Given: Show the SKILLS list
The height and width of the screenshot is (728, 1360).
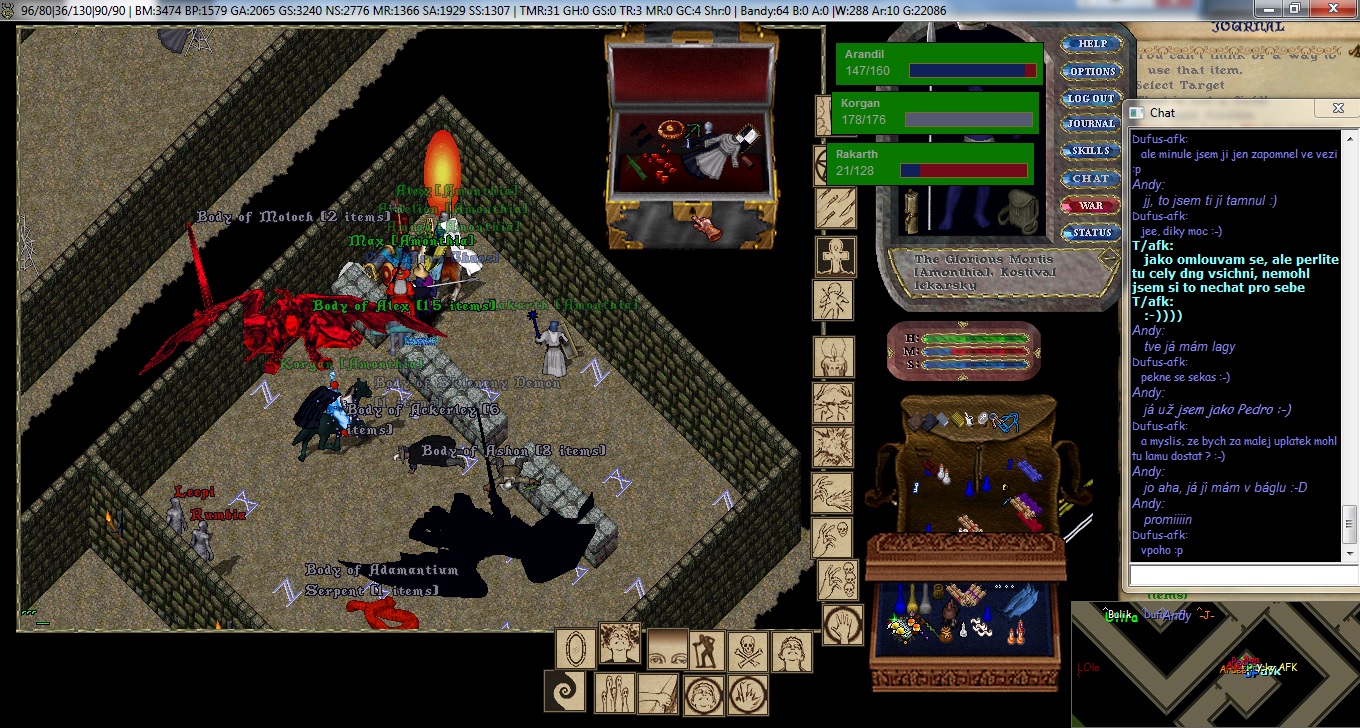Looking at the screenshot, I should click(x=1090, y=151).
